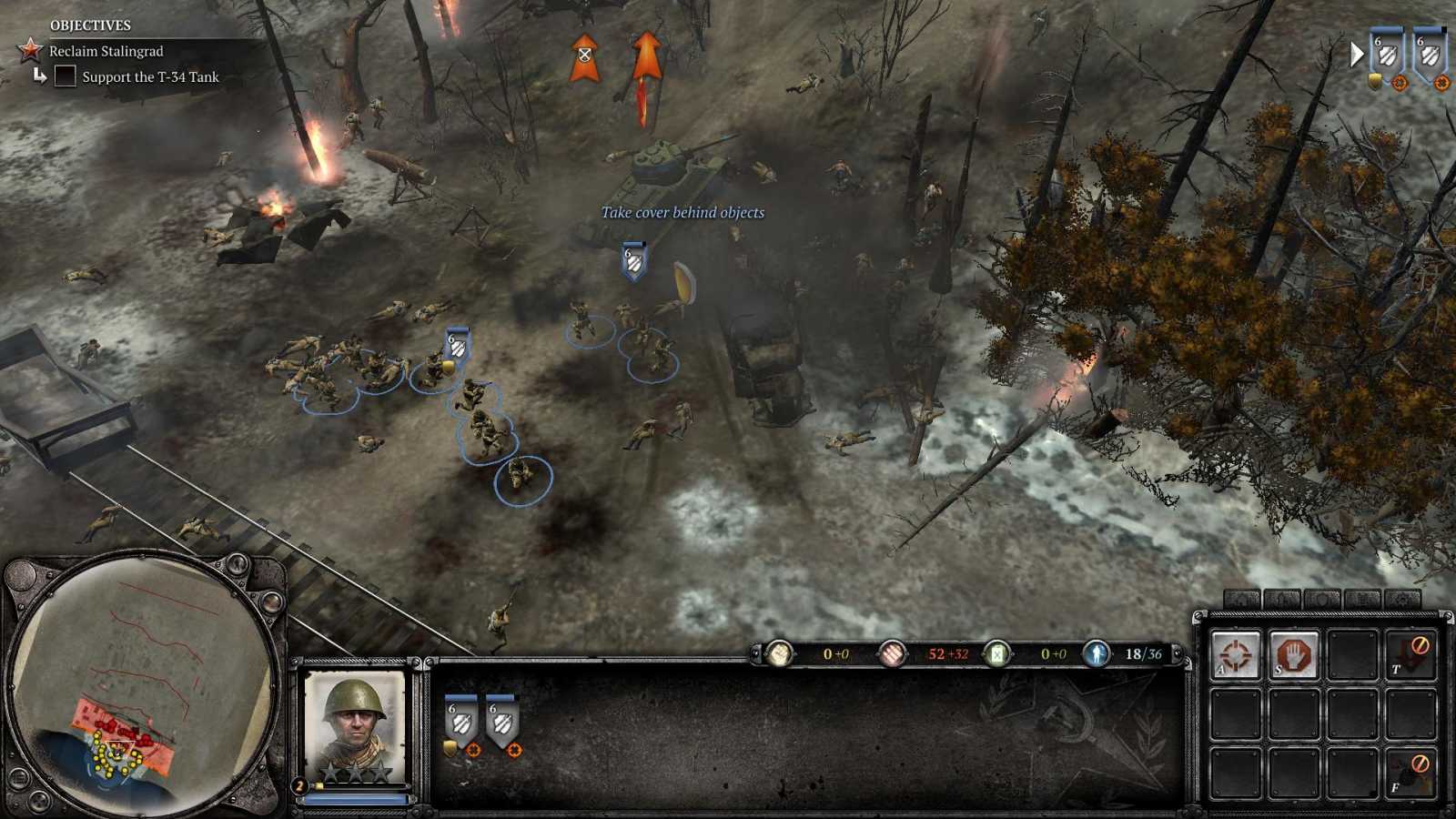The height and width of the screenshot is (819, 1456).
Task: Select the Attack Move command icon
Action: [x=1236, y=652]
